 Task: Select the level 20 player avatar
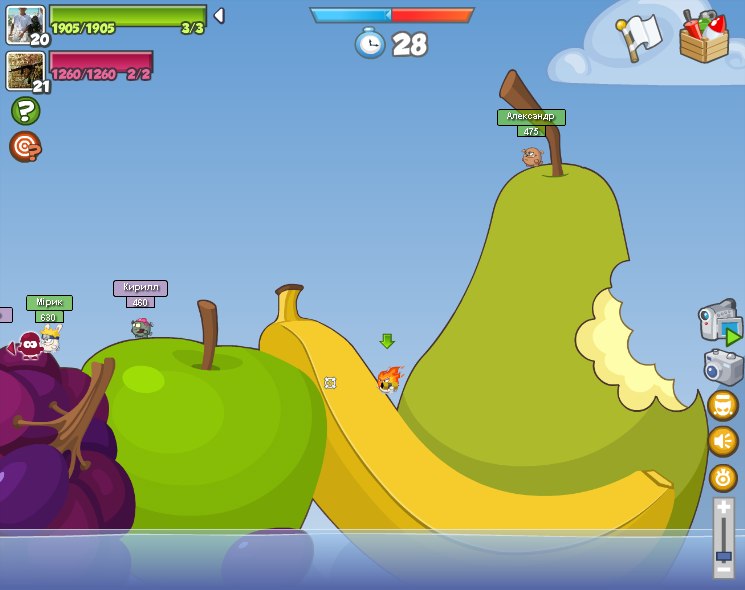point(25,25)
